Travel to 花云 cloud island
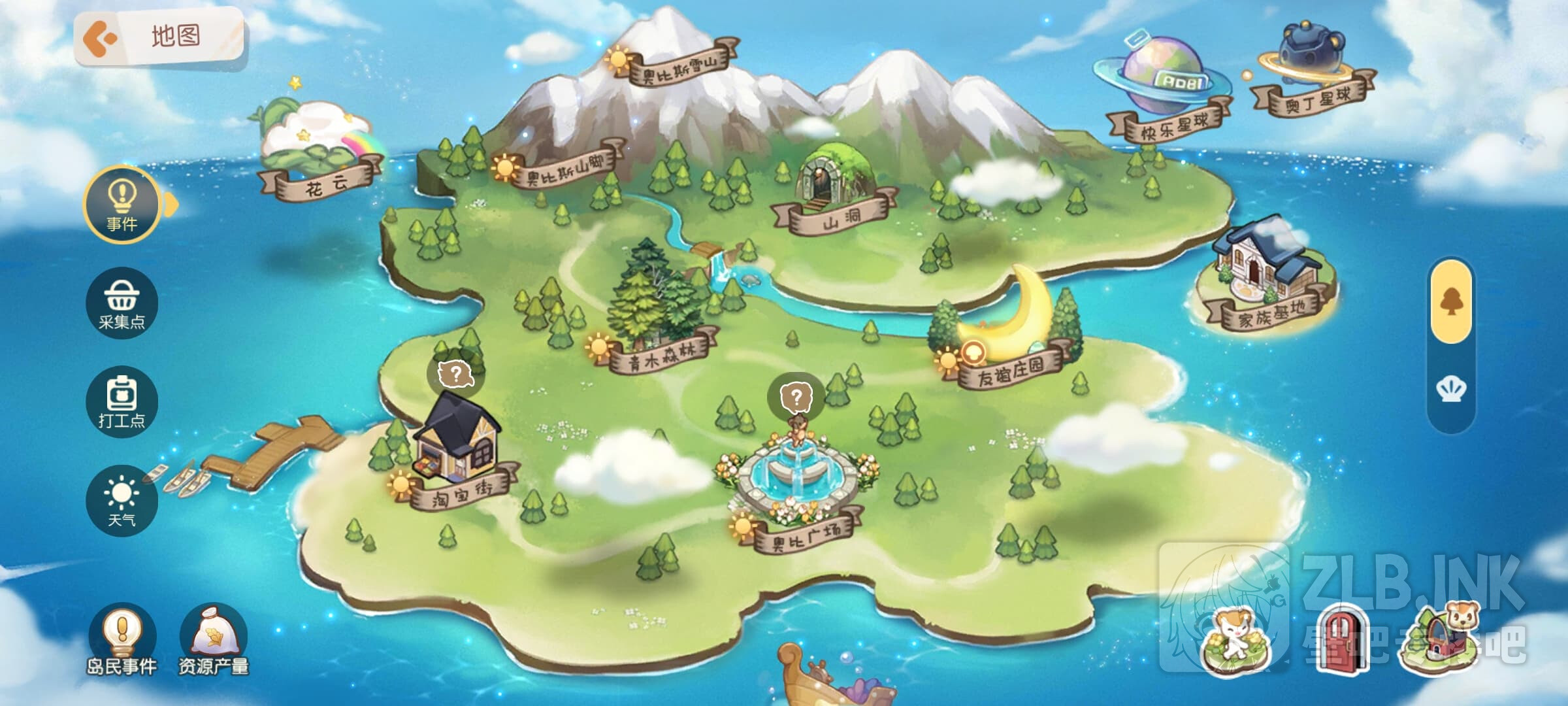This screenshot has height=706, width=1568. pos(321,182)
